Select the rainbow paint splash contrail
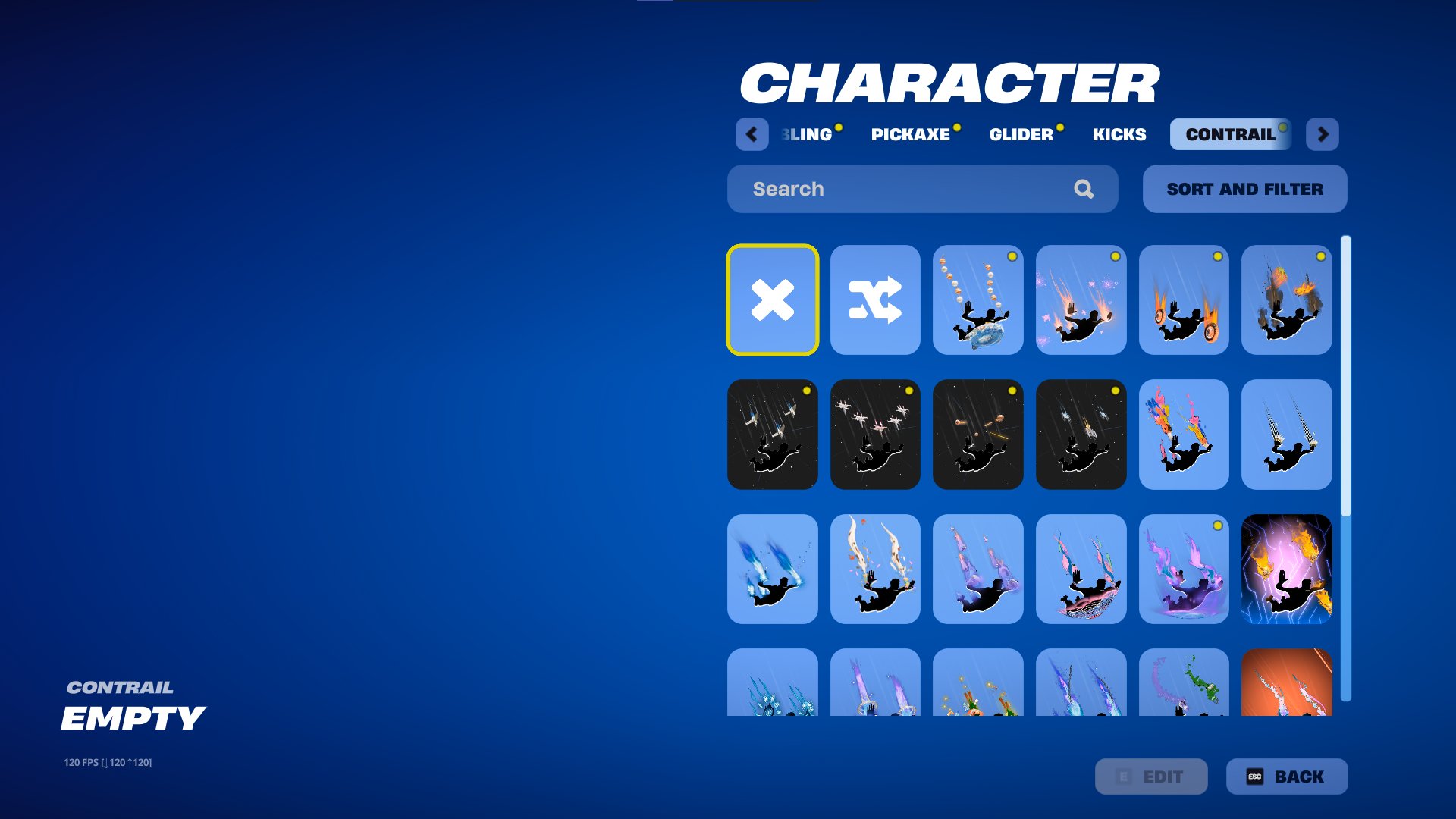This screenshot has height=819, width=1456. click(x=1185, y=434)
